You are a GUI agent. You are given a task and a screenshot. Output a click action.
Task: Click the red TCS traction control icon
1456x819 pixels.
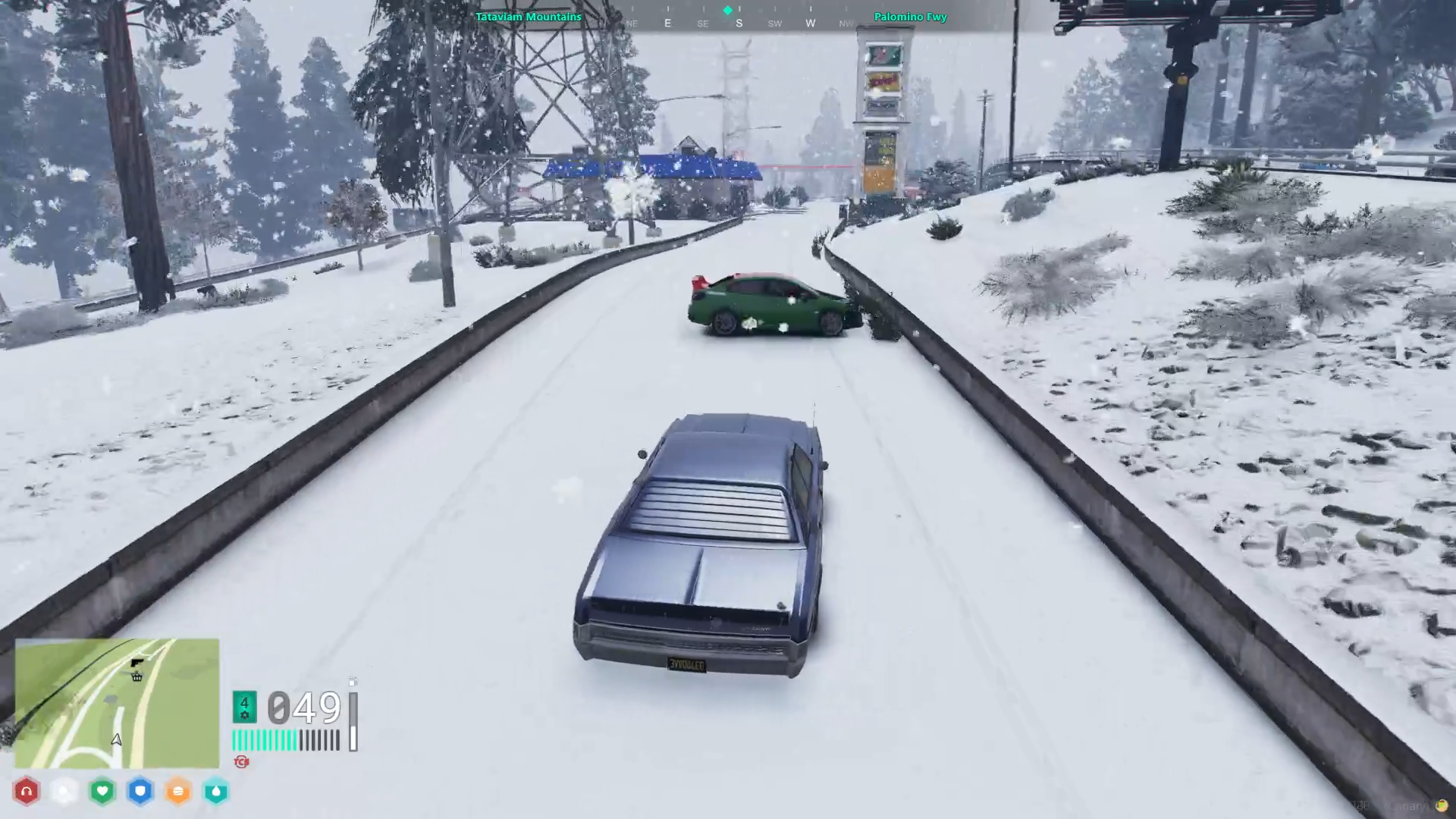click(x=242, y=761)
